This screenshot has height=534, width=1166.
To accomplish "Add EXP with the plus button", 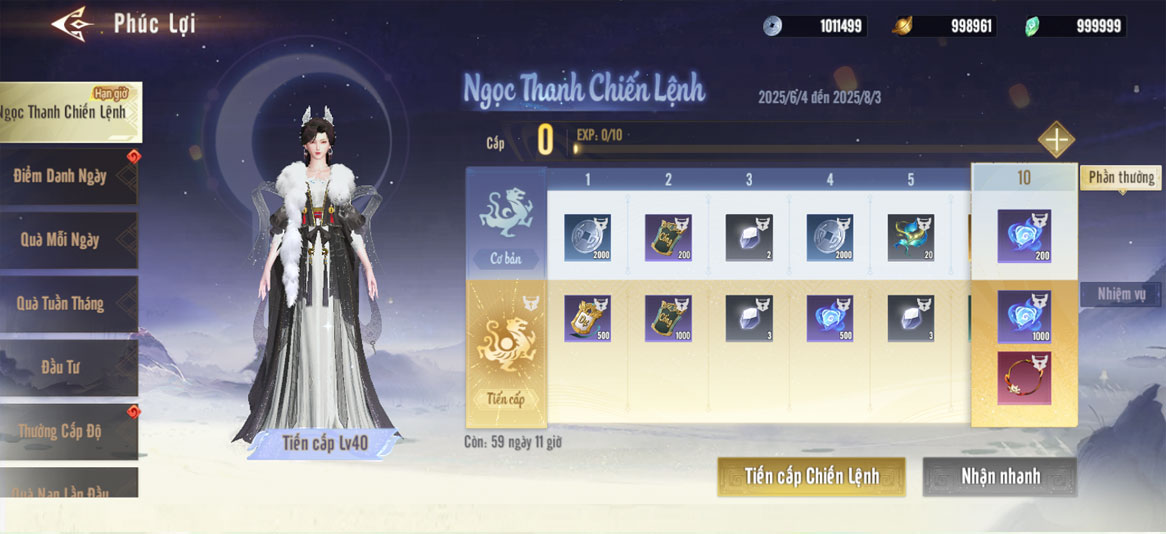I will coord(1056,139).
